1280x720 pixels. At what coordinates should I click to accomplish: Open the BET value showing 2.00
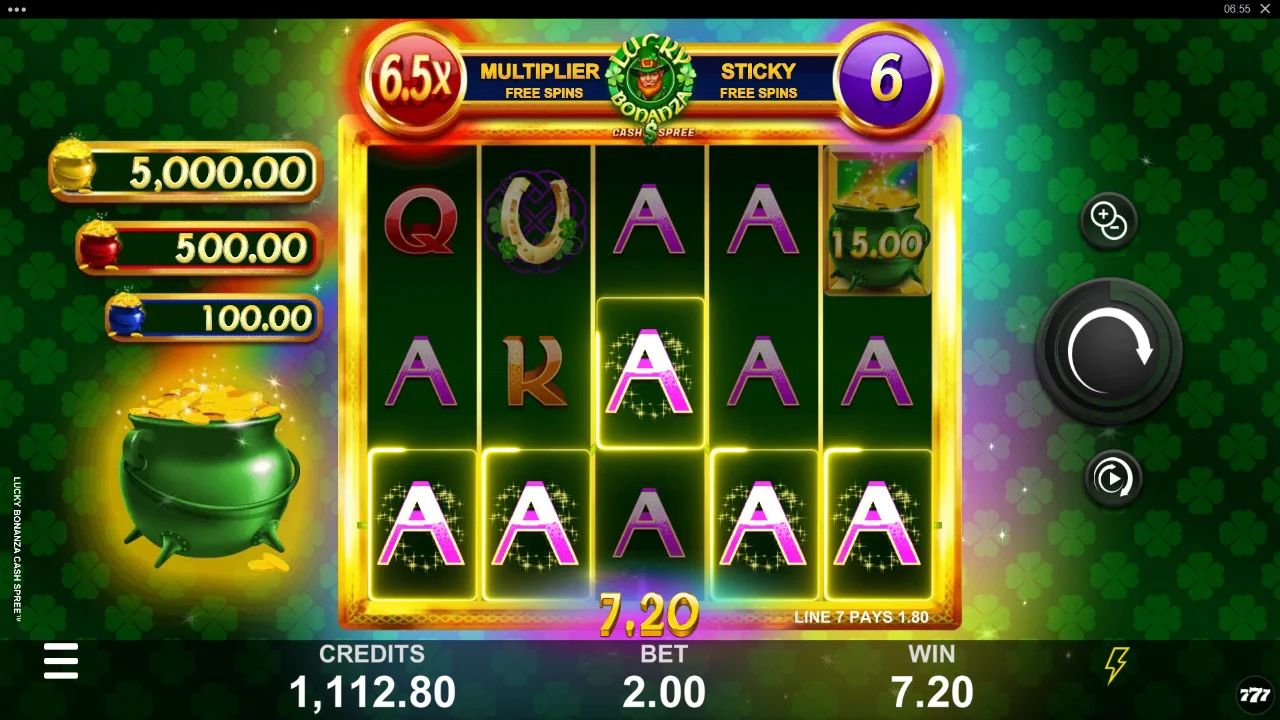pos(664,690)
